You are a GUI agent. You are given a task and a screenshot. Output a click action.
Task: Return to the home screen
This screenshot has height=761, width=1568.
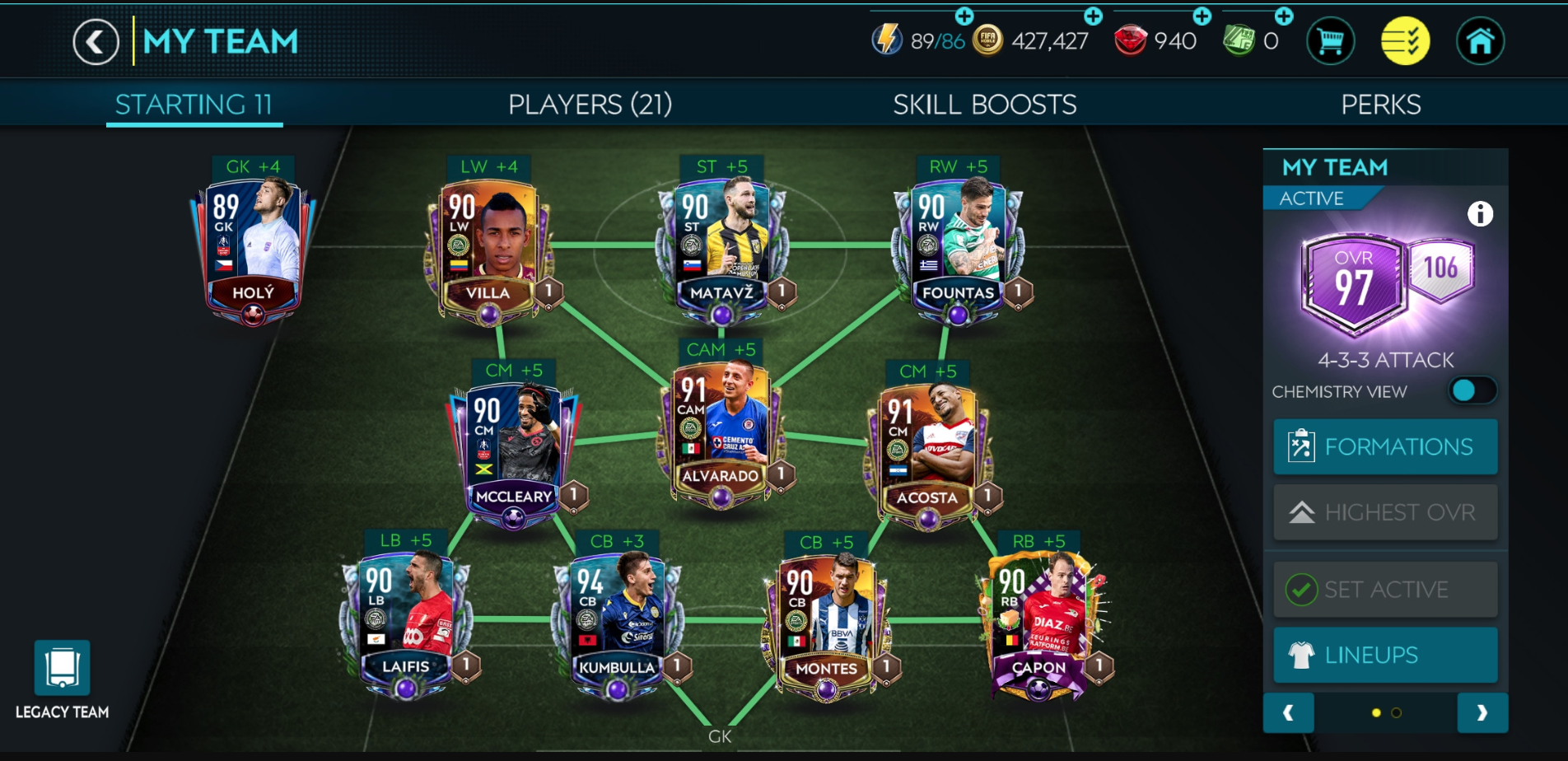coord(1480,41)
